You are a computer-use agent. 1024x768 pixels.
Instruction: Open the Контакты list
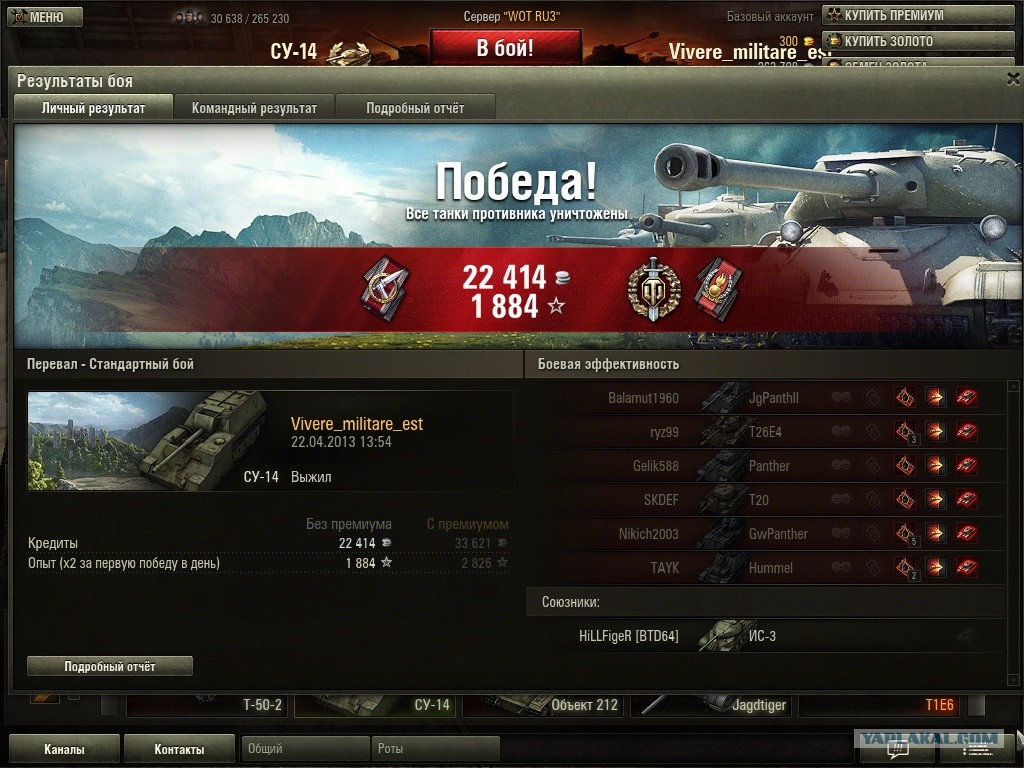click(179, 749)
